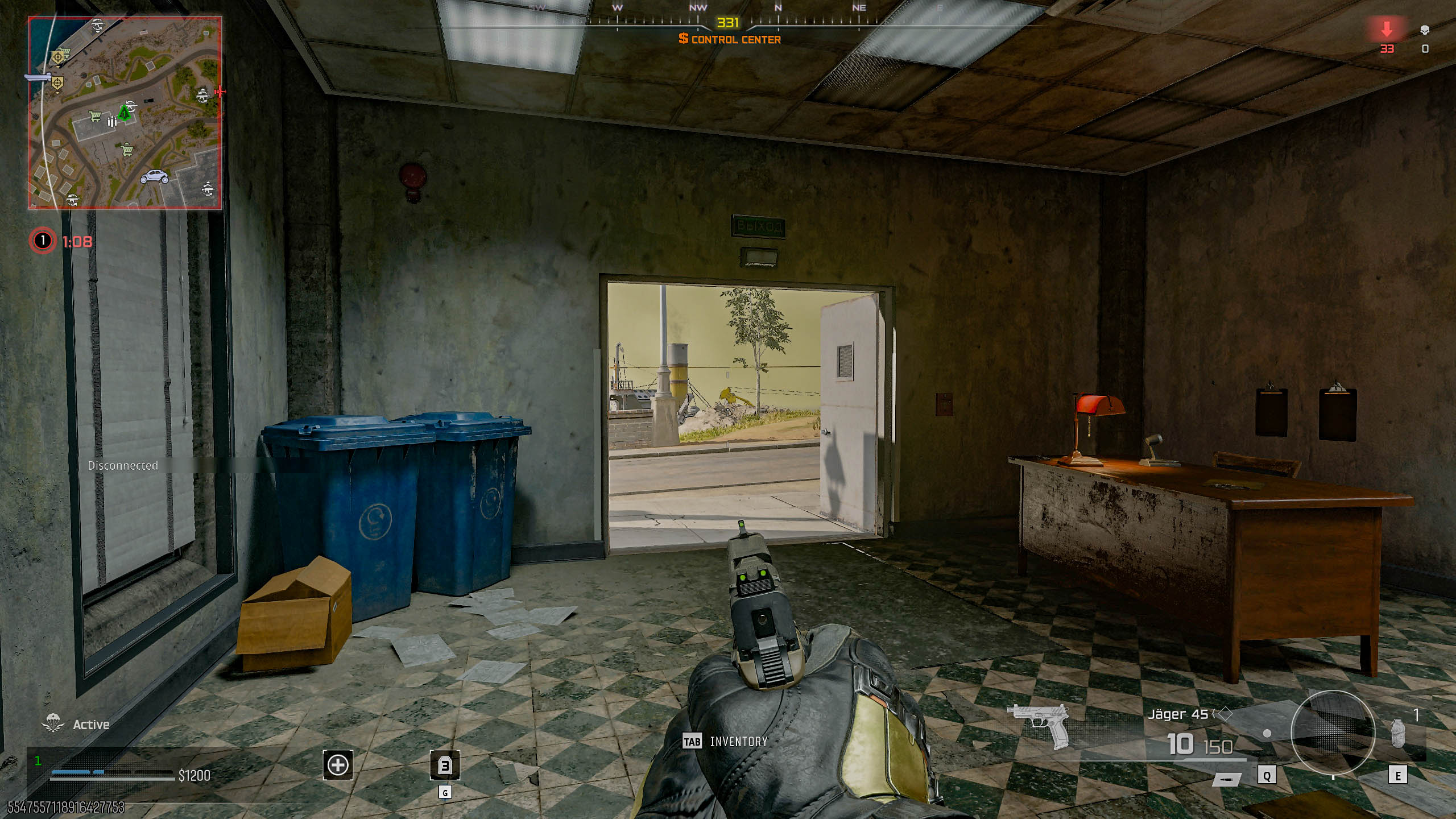Screen dimensions: 1456x819
Task: Click the players remaining red arrow icon
Action: pos(1387,30)
